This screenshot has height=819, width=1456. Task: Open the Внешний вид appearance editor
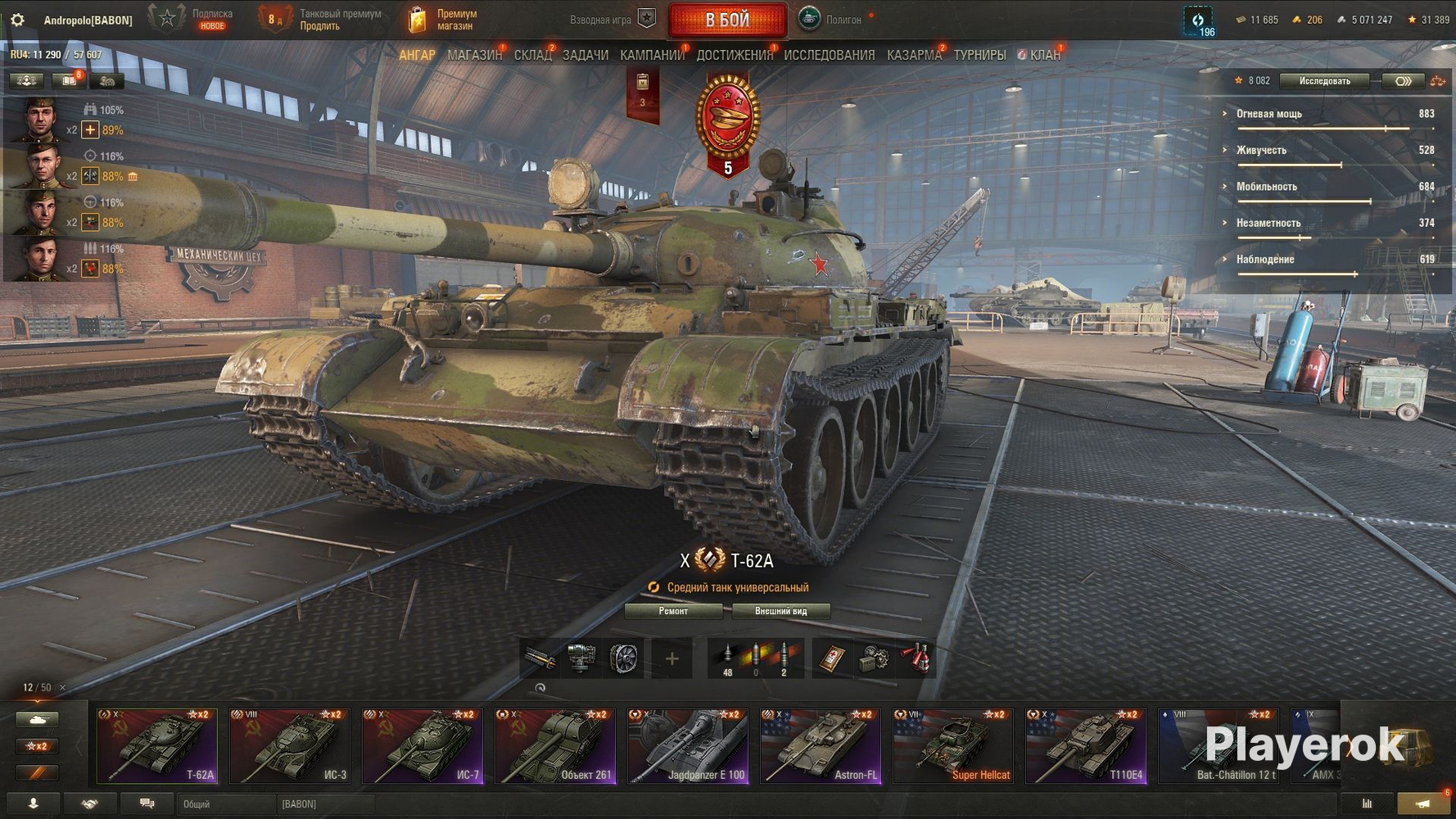(x=780, y=611)
